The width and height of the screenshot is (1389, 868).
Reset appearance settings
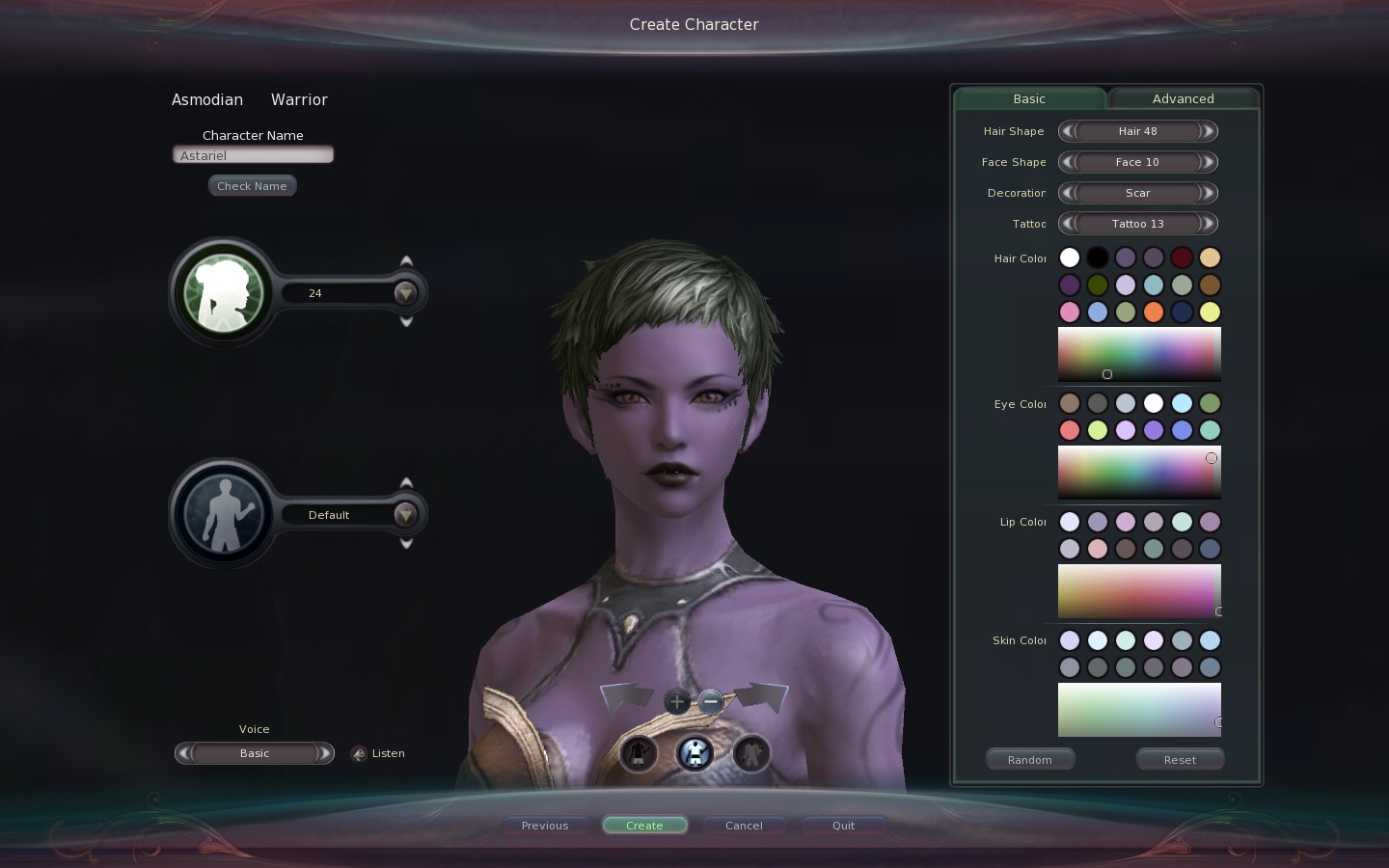point(1180,760)
